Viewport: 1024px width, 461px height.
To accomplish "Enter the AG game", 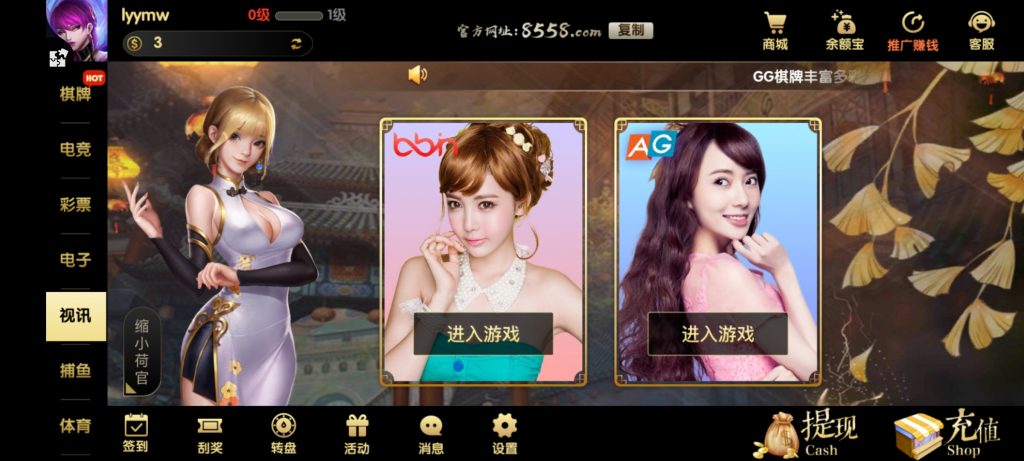I will click(x=717, y=334).
